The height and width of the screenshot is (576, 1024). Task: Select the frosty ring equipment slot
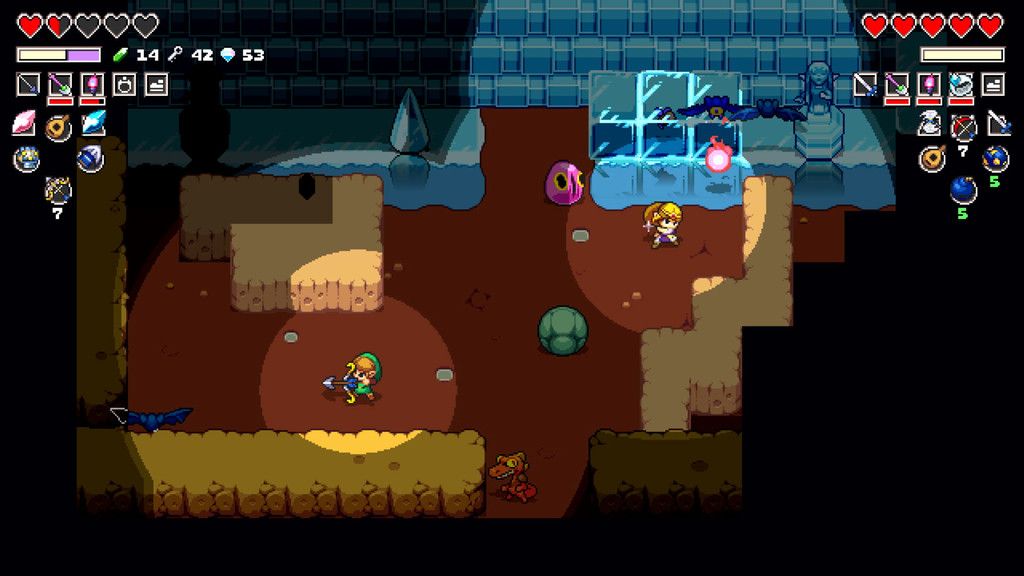click(960, 85)
